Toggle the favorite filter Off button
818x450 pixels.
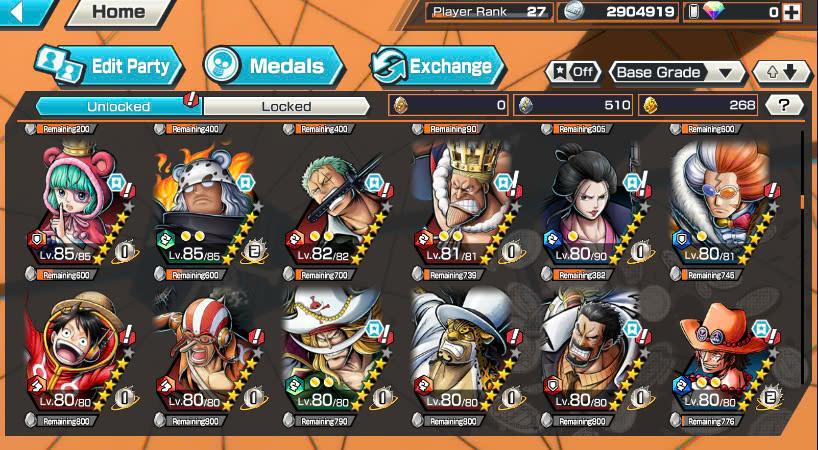click(x=572, y=72)
